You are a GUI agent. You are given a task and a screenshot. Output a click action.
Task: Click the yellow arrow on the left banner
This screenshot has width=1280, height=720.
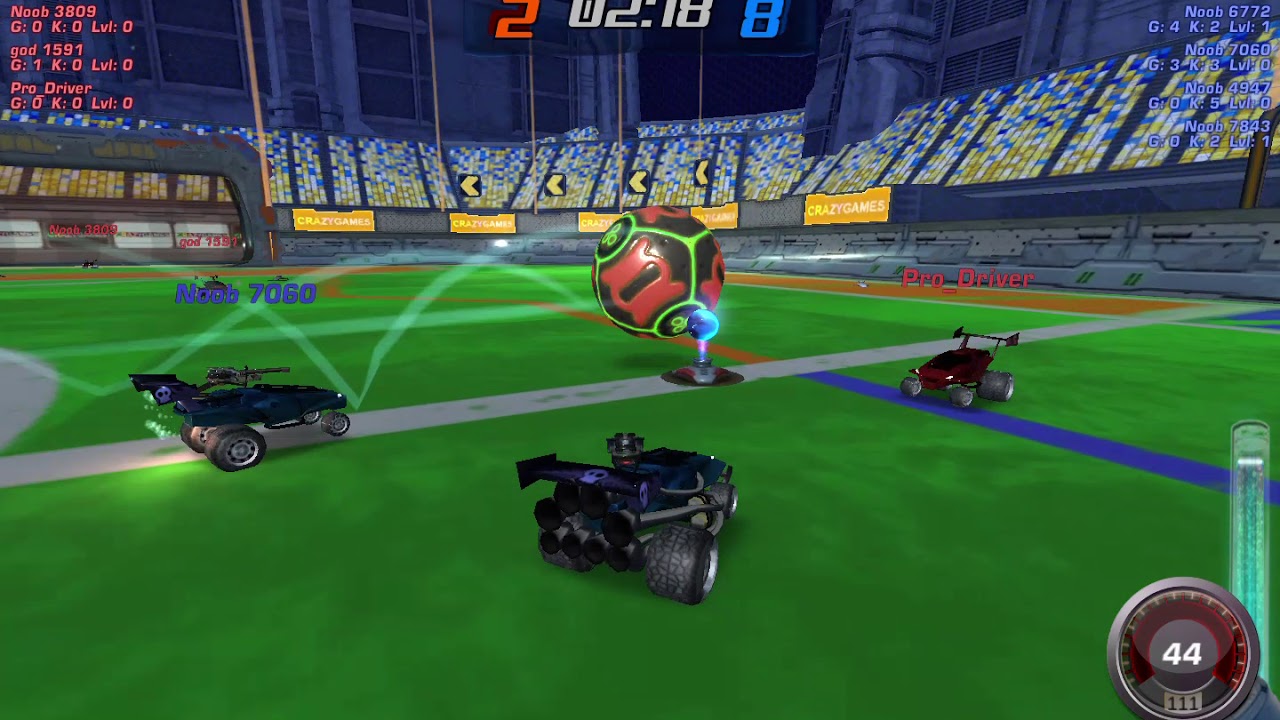click(470, 184)
